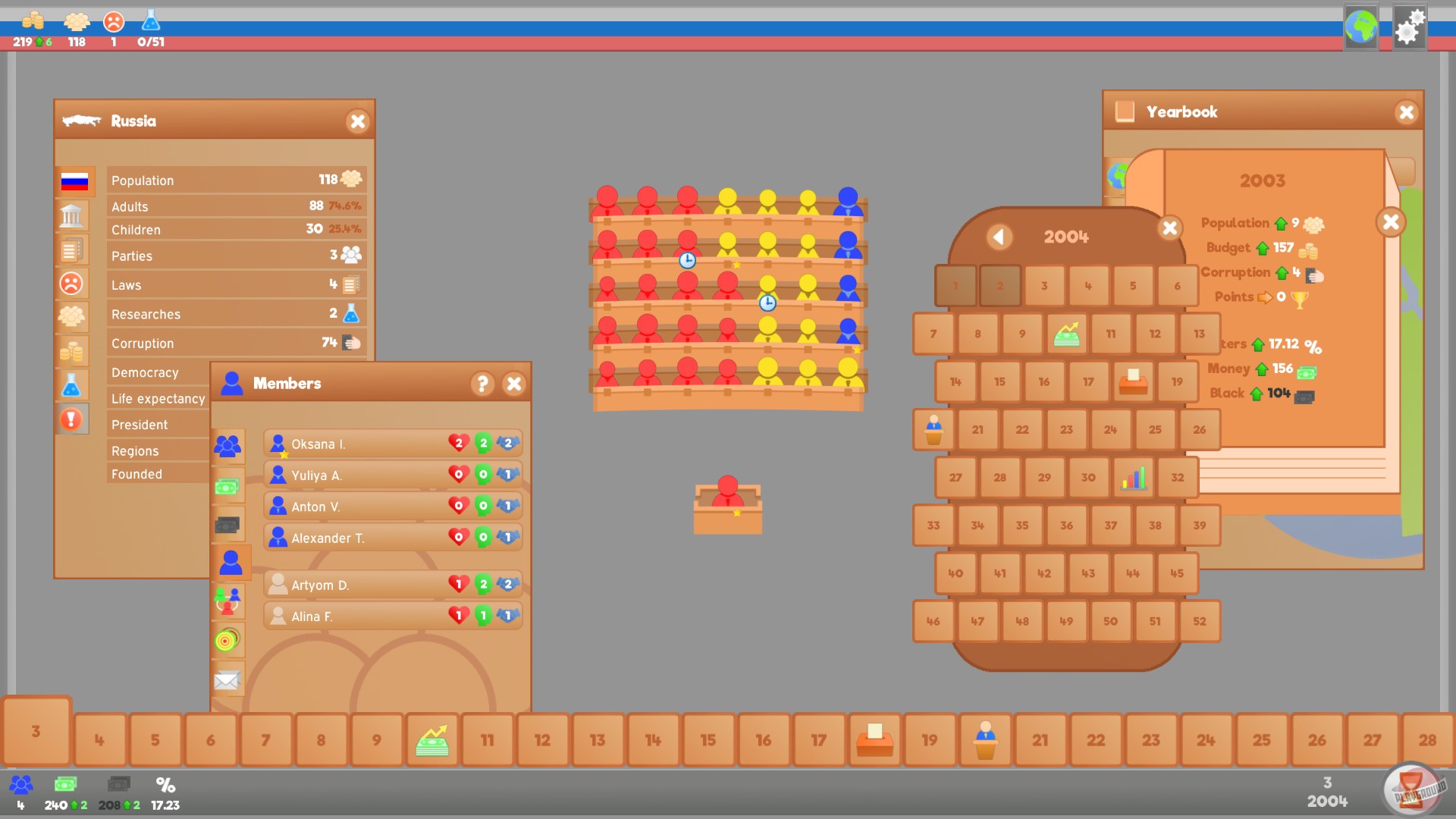This screenshot has height=819, width=1456.
Task: Open the bar chart day in the 2004 calendar
Action: (x=1133, y=478)
